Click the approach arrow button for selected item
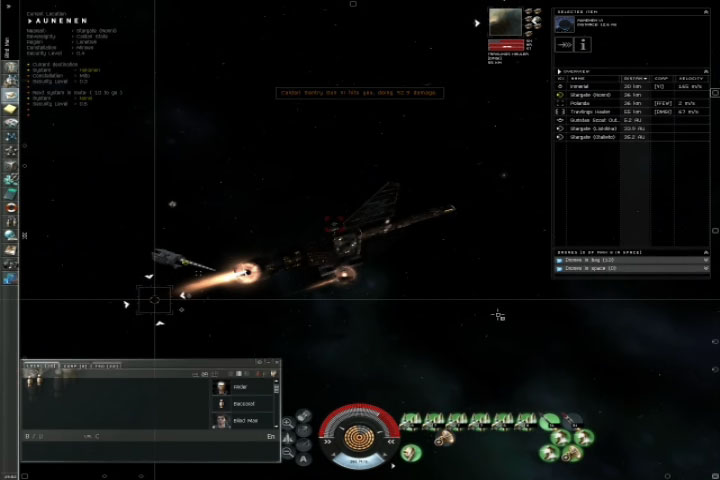 click(566, 44)
